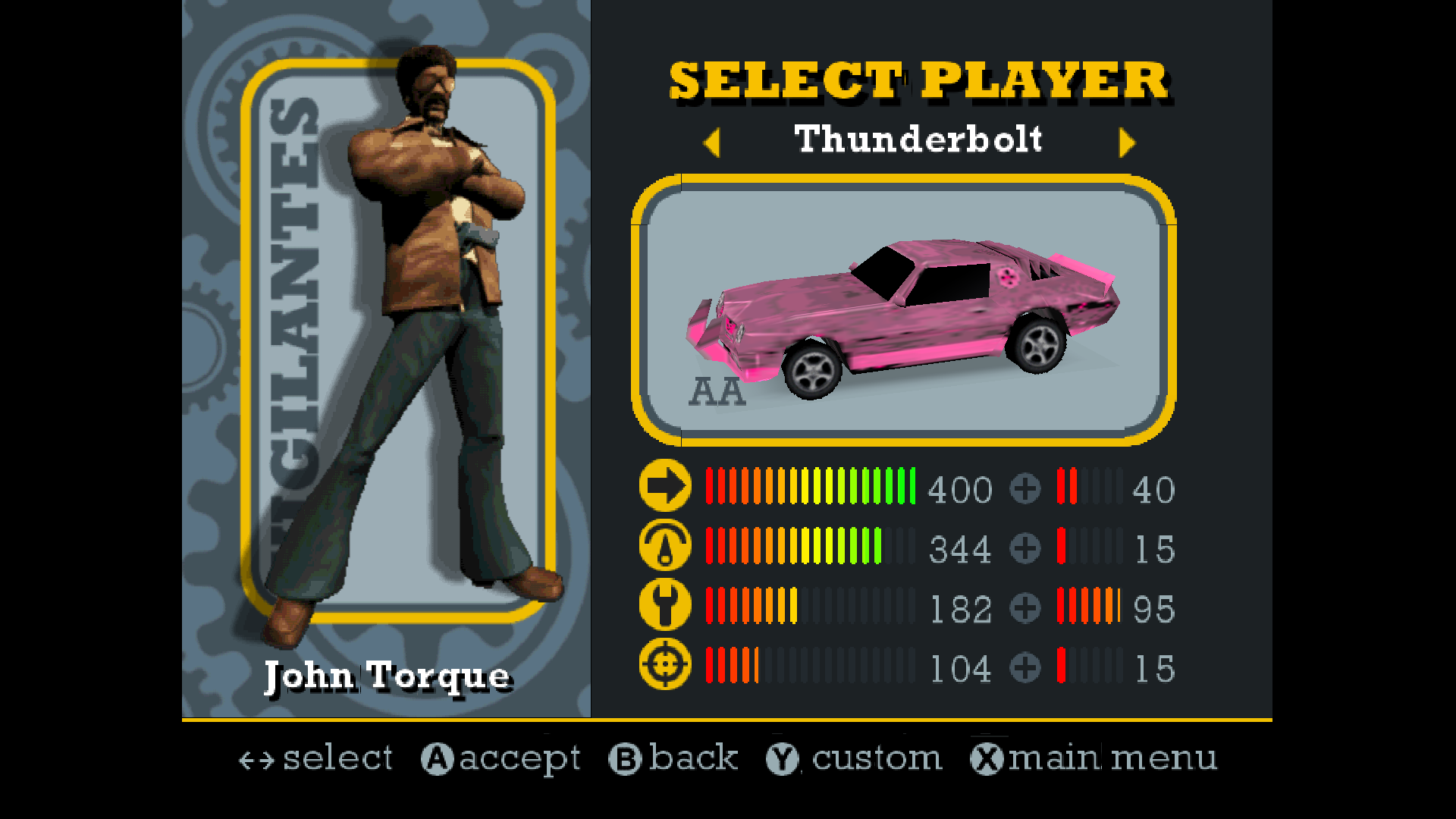Switch to the next car with the right arrow
1456x819 pixels.
point(1127,143)
